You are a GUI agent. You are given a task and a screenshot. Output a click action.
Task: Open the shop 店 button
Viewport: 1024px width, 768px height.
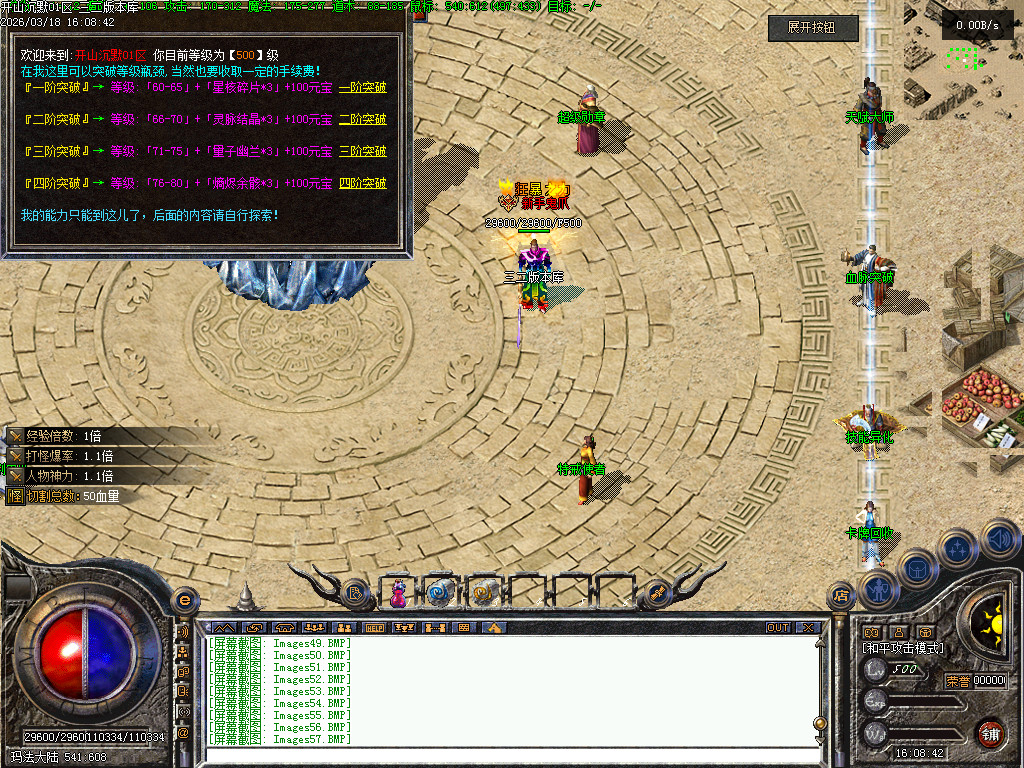click(841, 597)
